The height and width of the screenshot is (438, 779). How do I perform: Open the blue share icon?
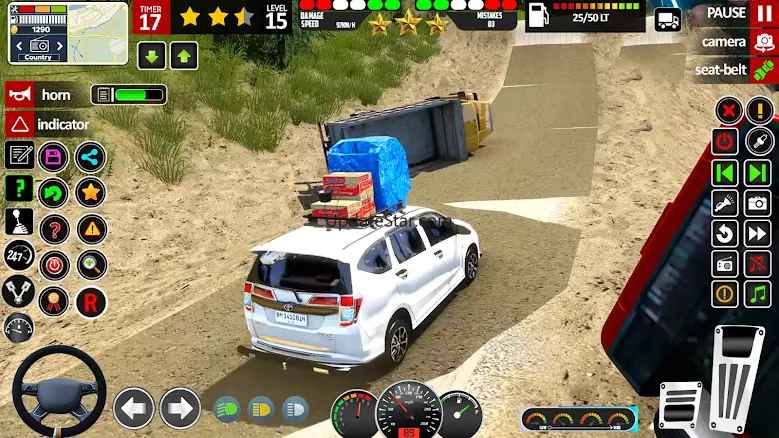90,156
